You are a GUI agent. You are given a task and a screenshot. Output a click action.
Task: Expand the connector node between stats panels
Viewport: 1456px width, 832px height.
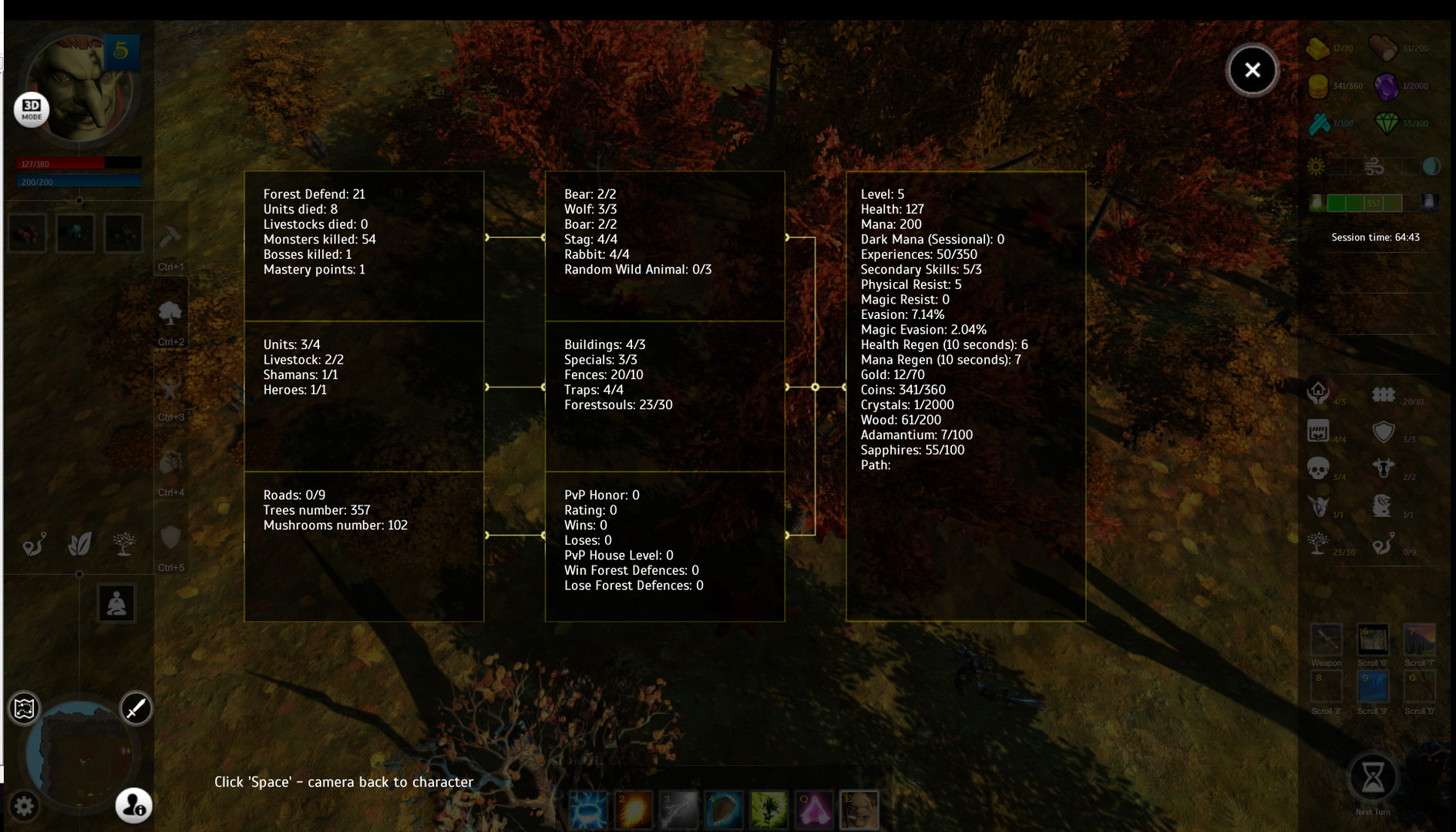815,387
